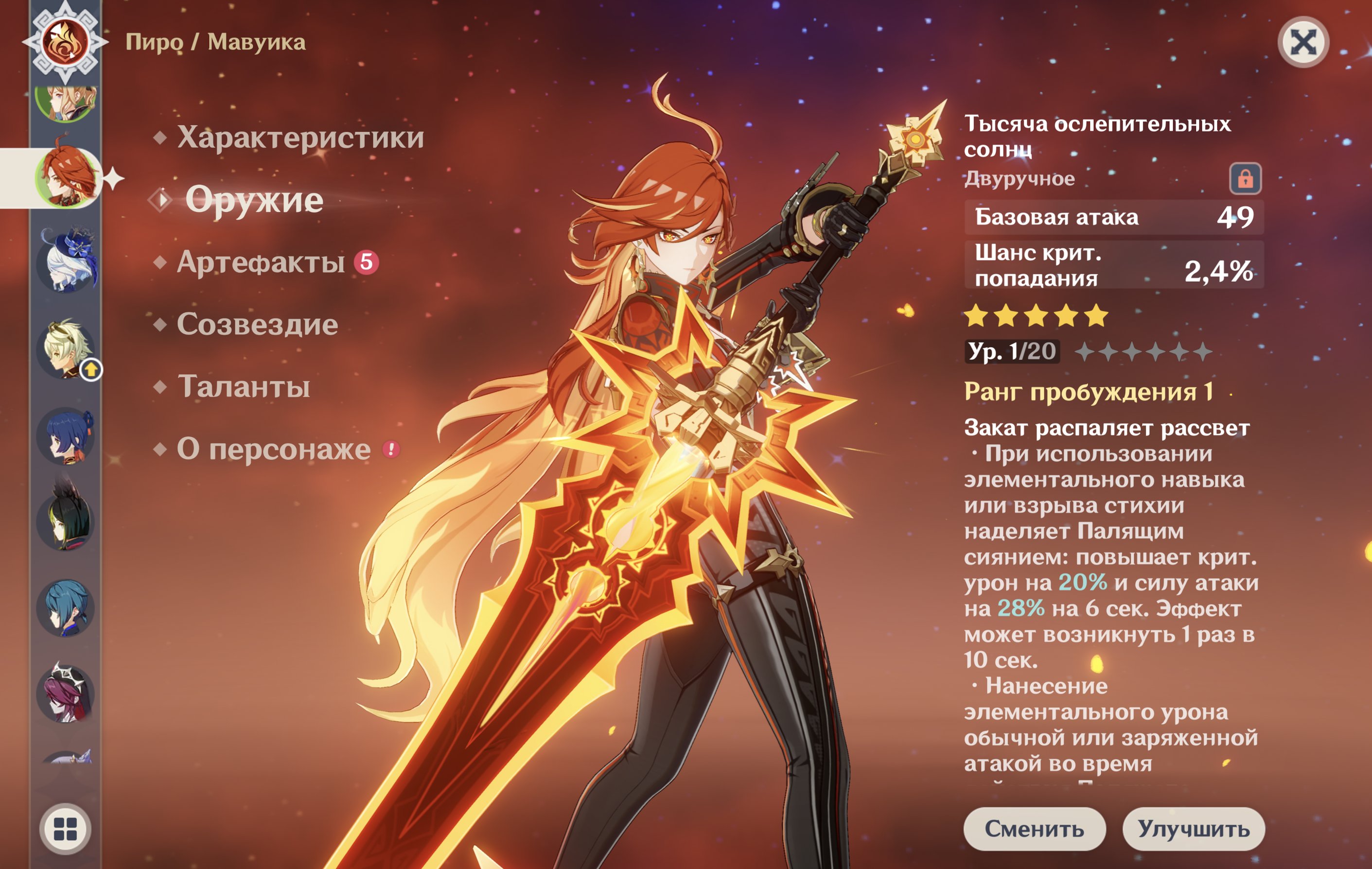The image size is (1372, 869).
Task: Choose the white-haired character with blue hat
Action: click(66, 262)
